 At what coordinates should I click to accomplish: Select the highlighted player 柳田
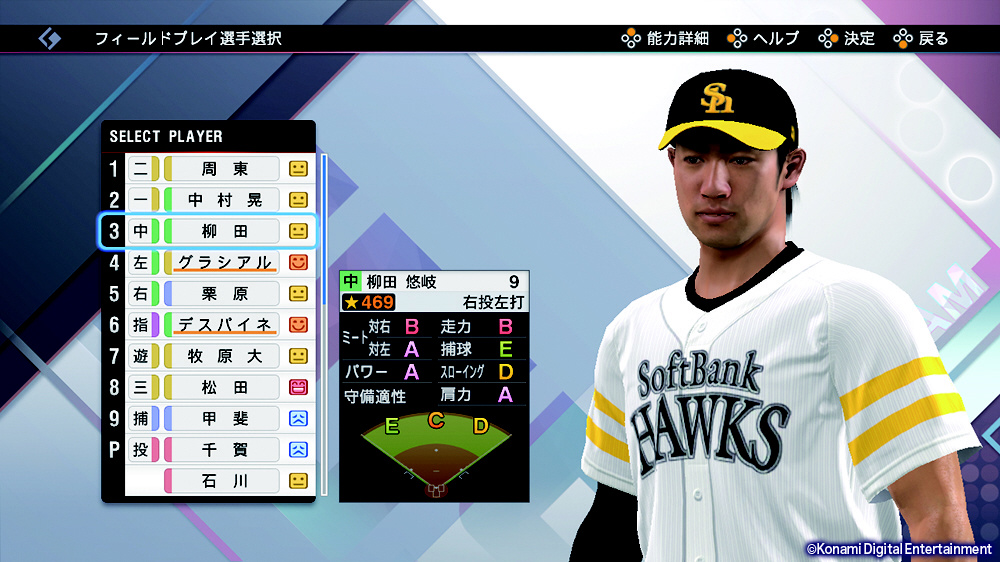pos(224,231)
